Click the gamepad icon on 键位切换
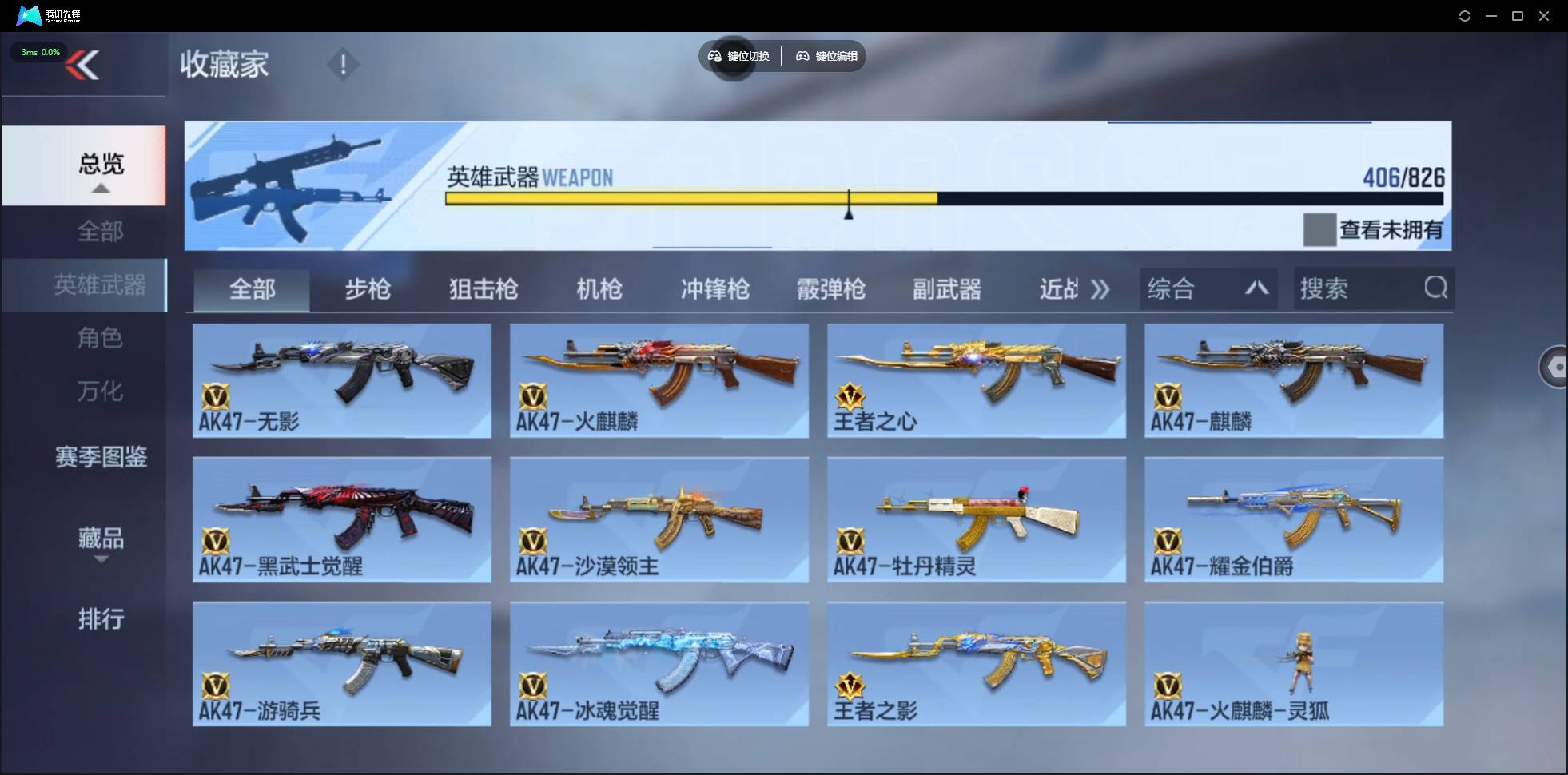 tap(714, 56)
